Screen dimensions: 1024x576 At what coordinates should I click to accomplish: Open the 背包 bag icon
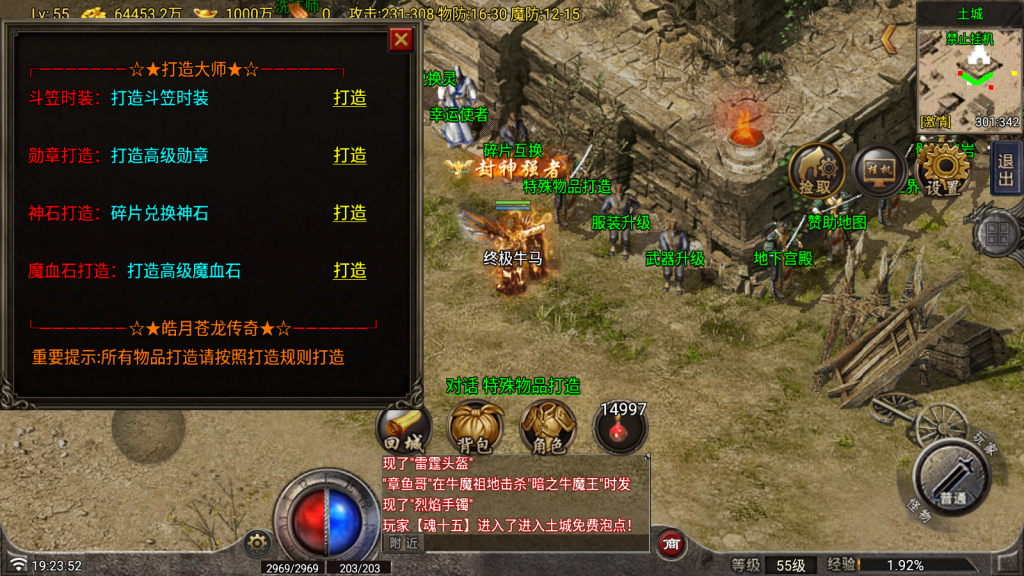tap(476, 429)
